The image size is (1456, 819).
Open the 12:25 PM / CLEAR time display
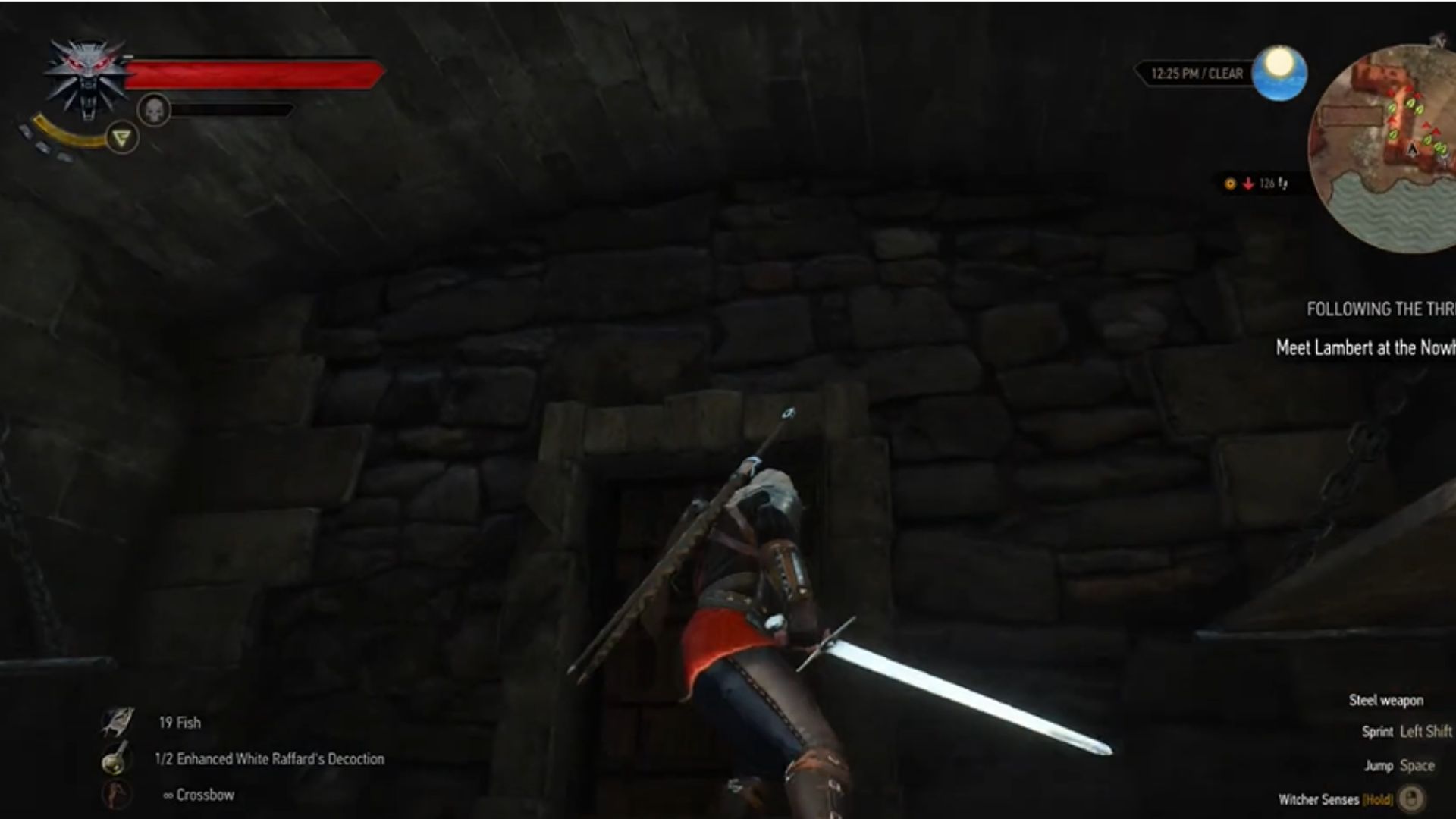1197,72
